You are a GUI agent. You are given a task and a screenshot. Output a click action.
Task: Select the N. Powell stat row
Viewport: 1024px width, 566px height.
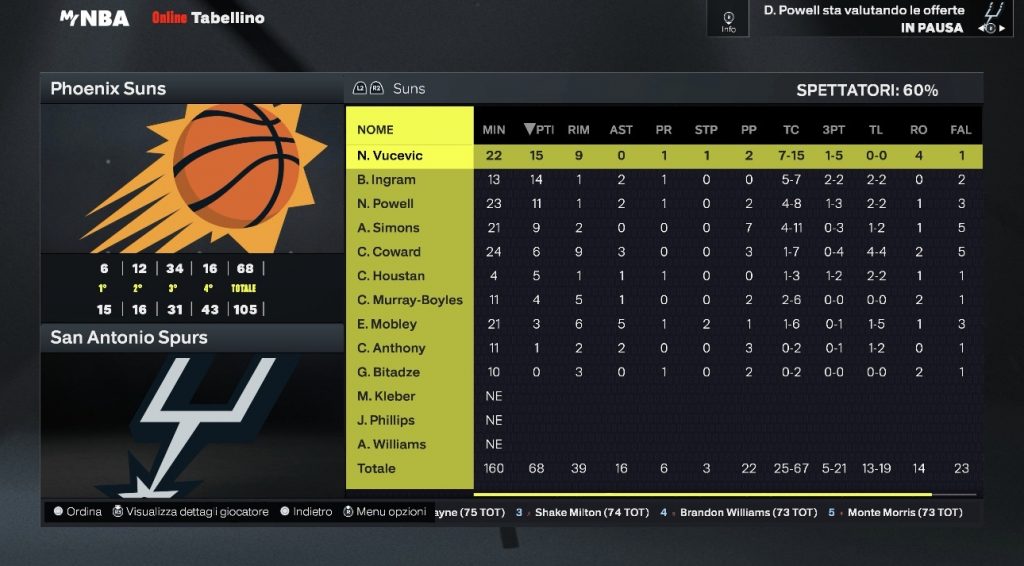click(x=385, y=204)
